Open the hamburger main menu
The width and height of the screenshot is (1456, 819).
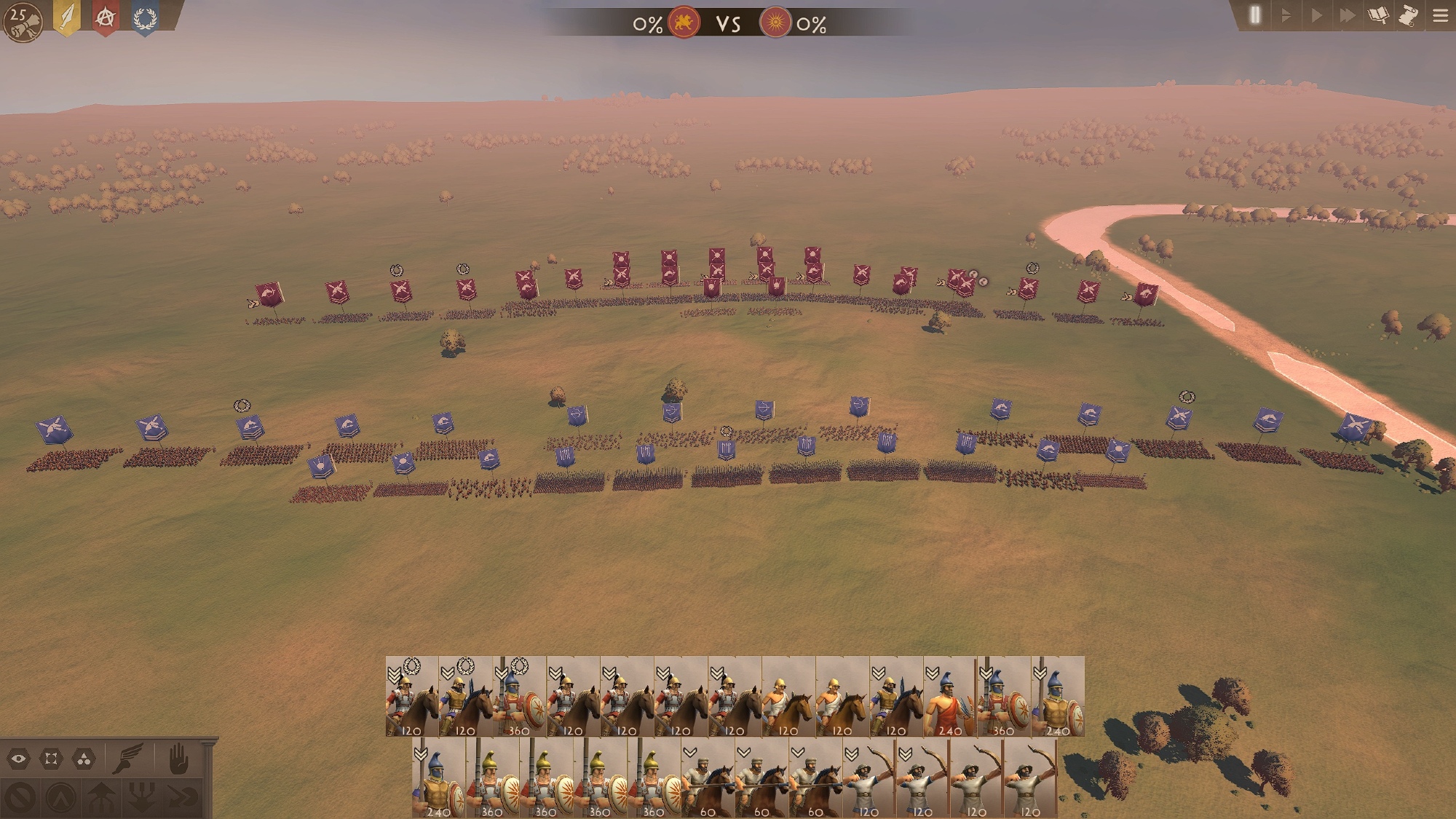(x=1440, y=15)
